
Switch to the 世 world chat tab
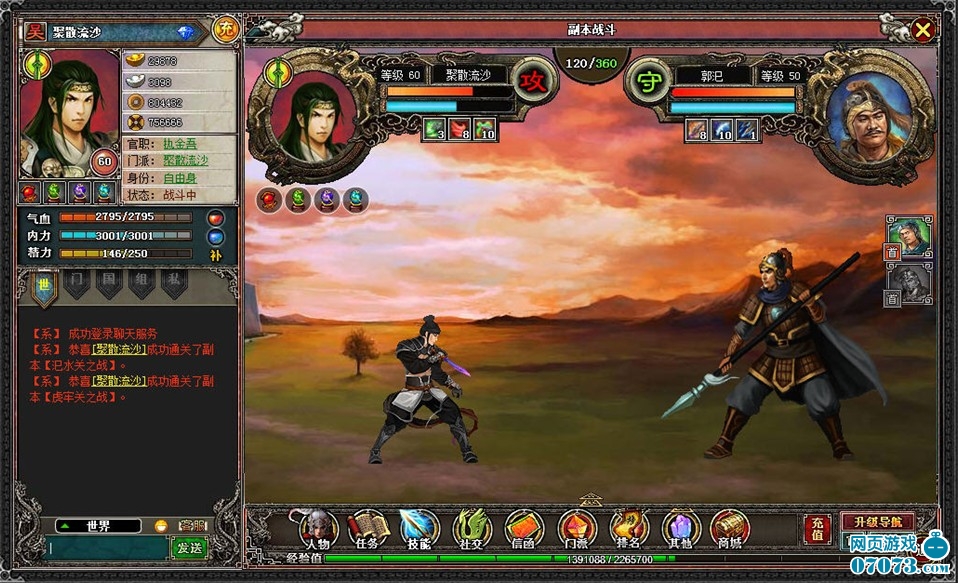(44, 285)
